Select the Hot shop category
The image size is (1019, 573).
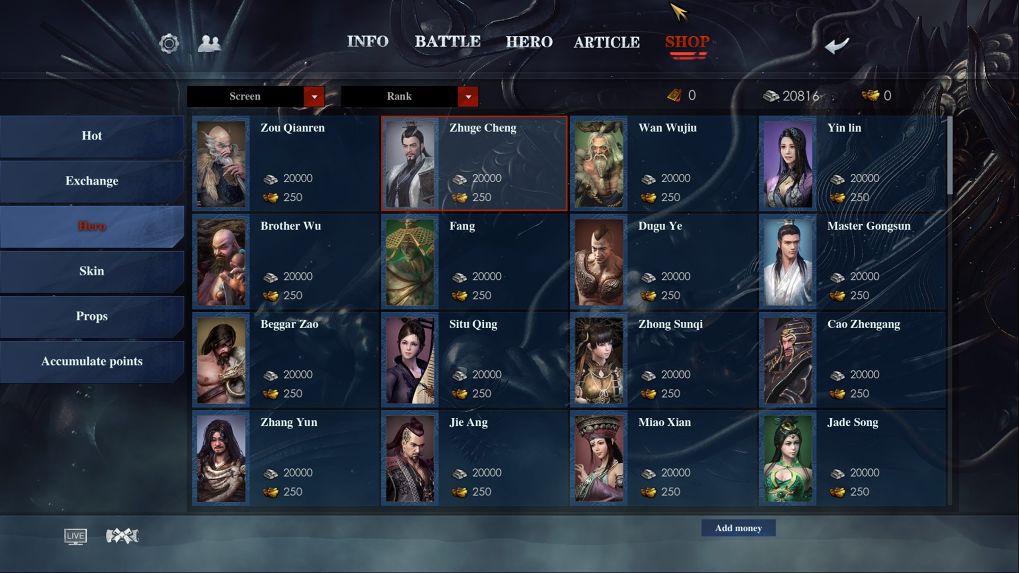92,136
